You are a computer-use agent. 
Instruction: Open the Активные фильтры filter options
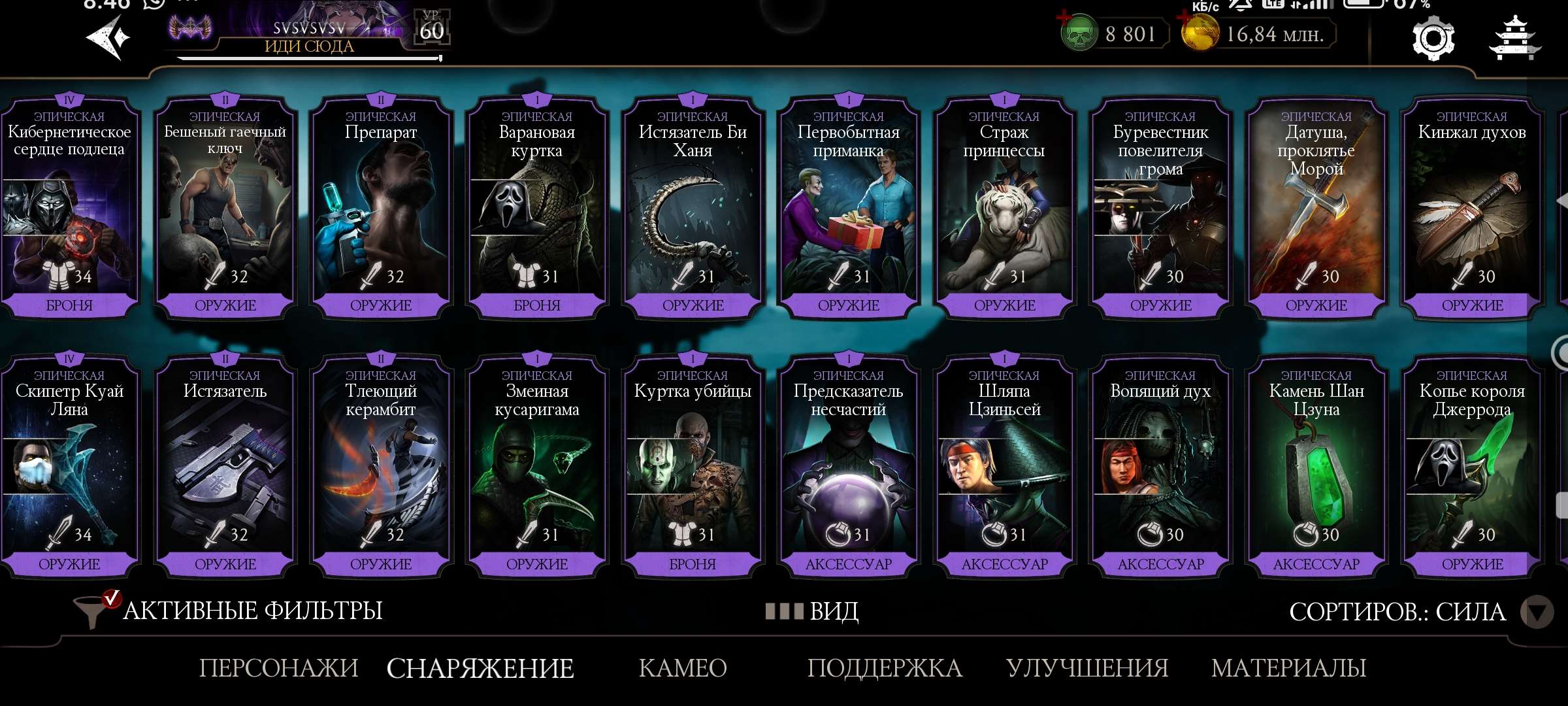coord(229,611)
